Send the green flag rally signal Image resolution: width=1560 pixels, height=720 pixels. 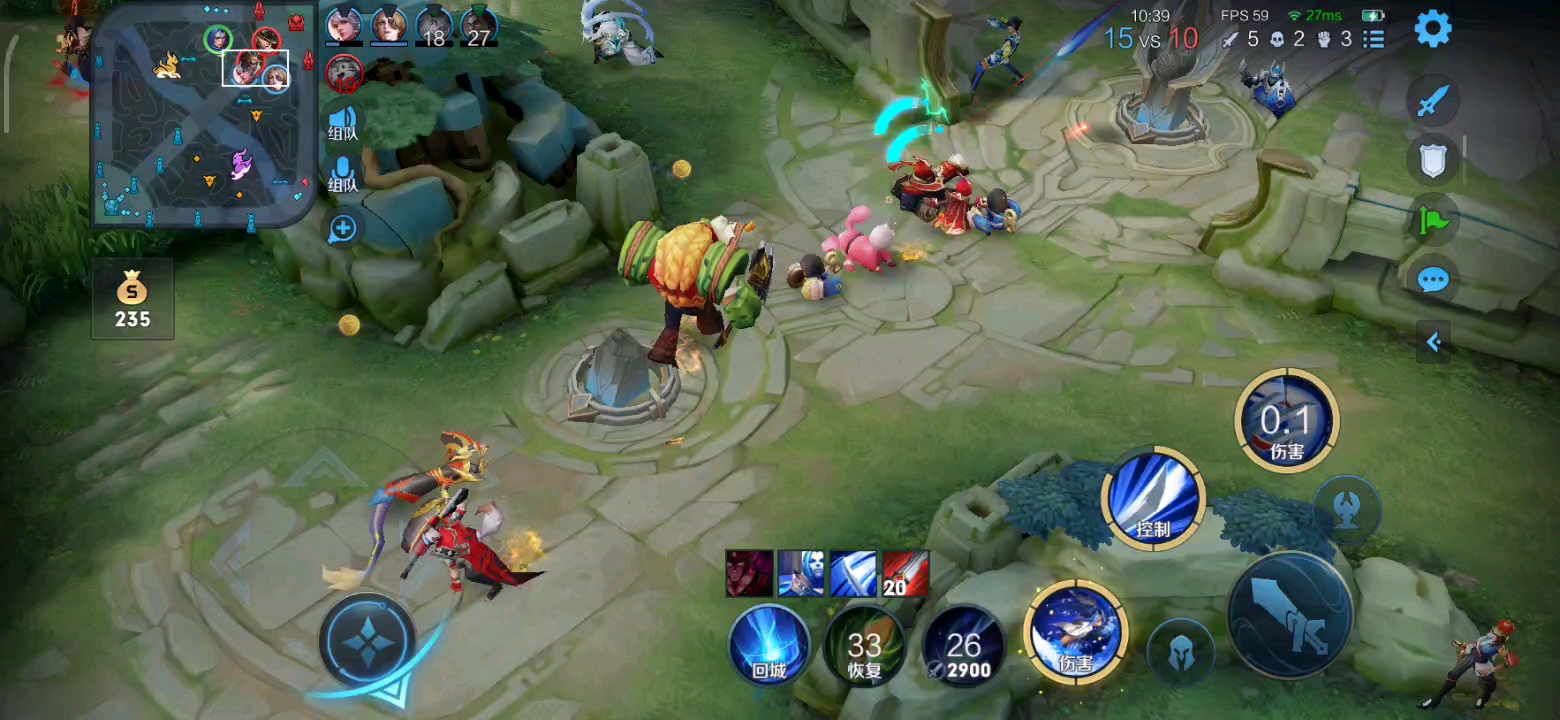click(x=1433, y=220)
